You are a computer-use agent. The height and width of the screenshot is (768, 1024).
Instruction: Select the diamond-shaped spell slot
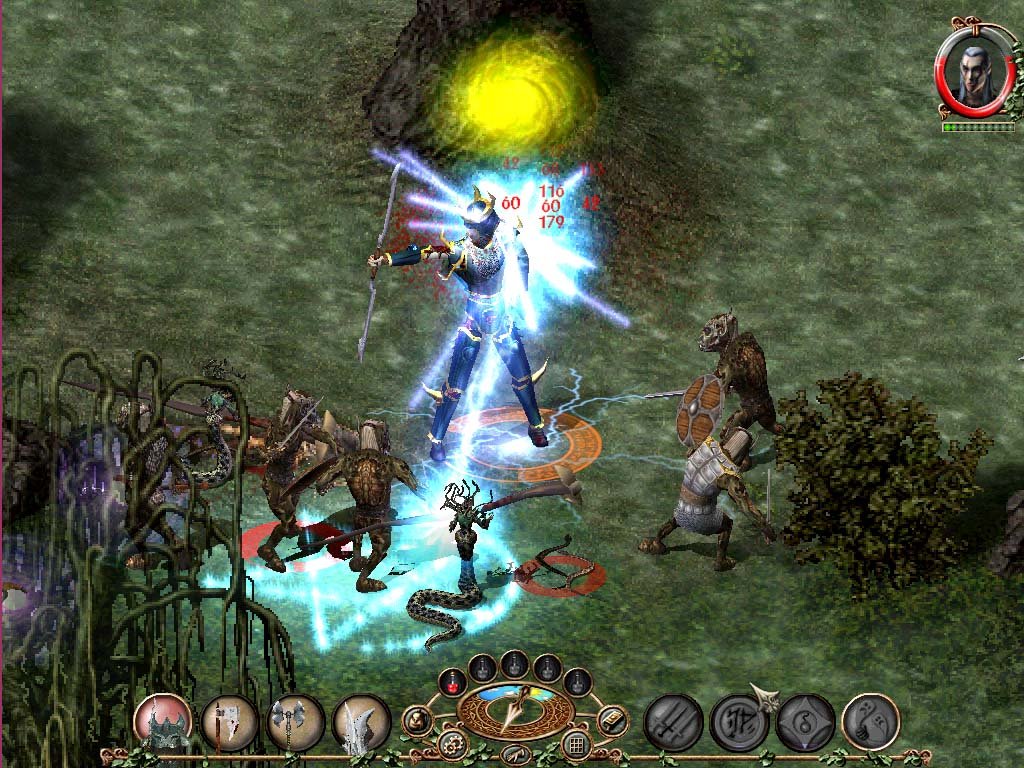tap(804, 722)
